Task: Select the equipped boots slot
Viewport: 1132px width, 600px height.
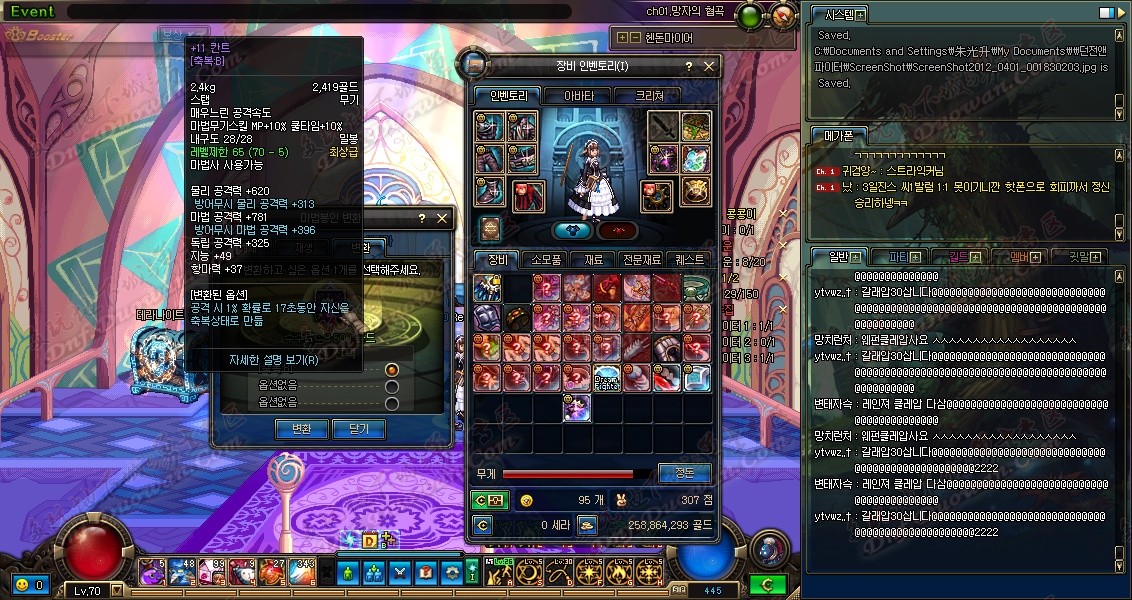Action: point(490,190)
